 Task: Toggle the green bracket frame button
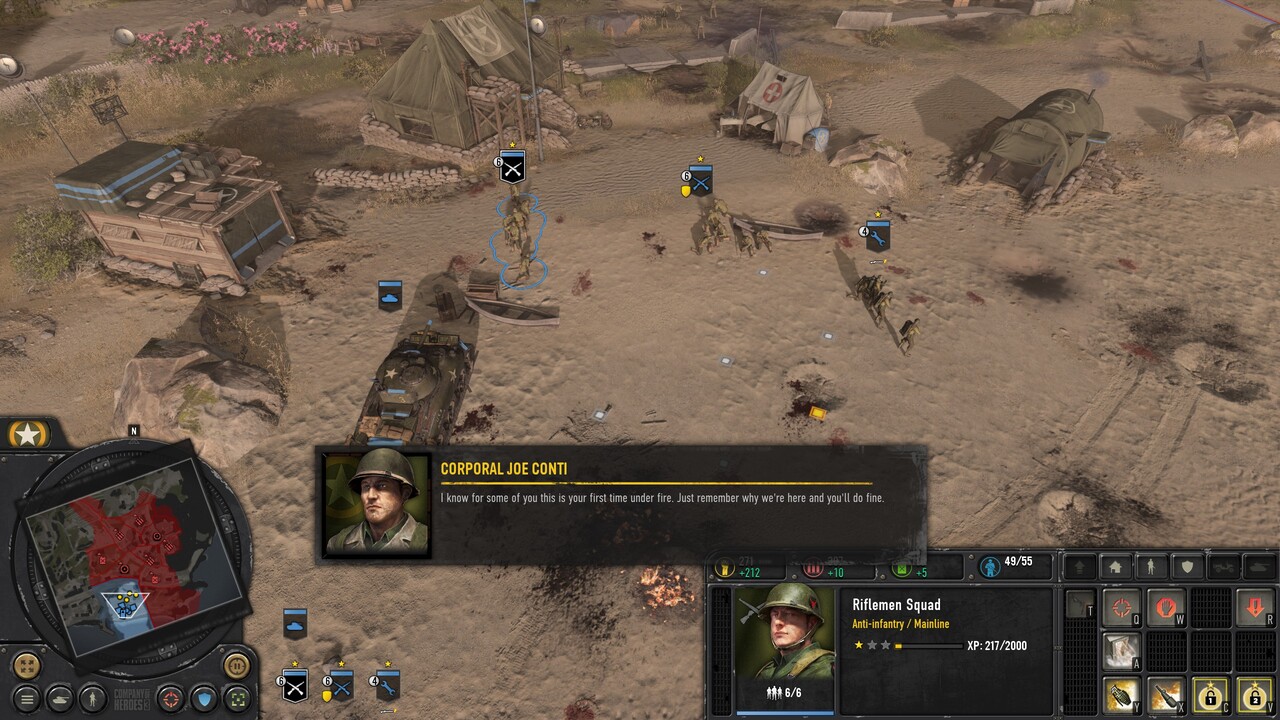[x=236, y=697]
